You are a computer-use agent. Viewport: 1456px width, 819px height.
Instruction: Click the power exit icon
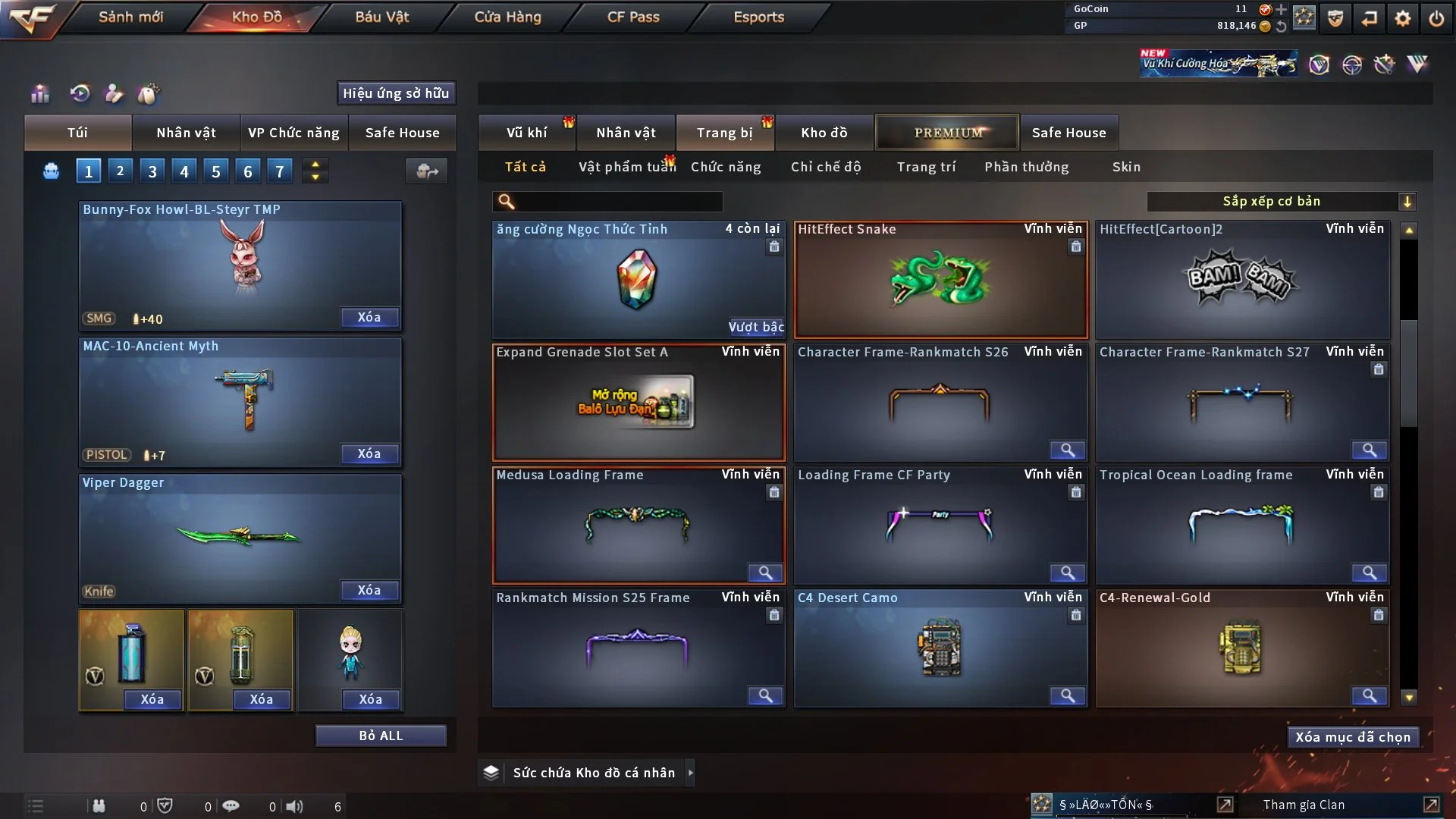(x=1436, y=17)
